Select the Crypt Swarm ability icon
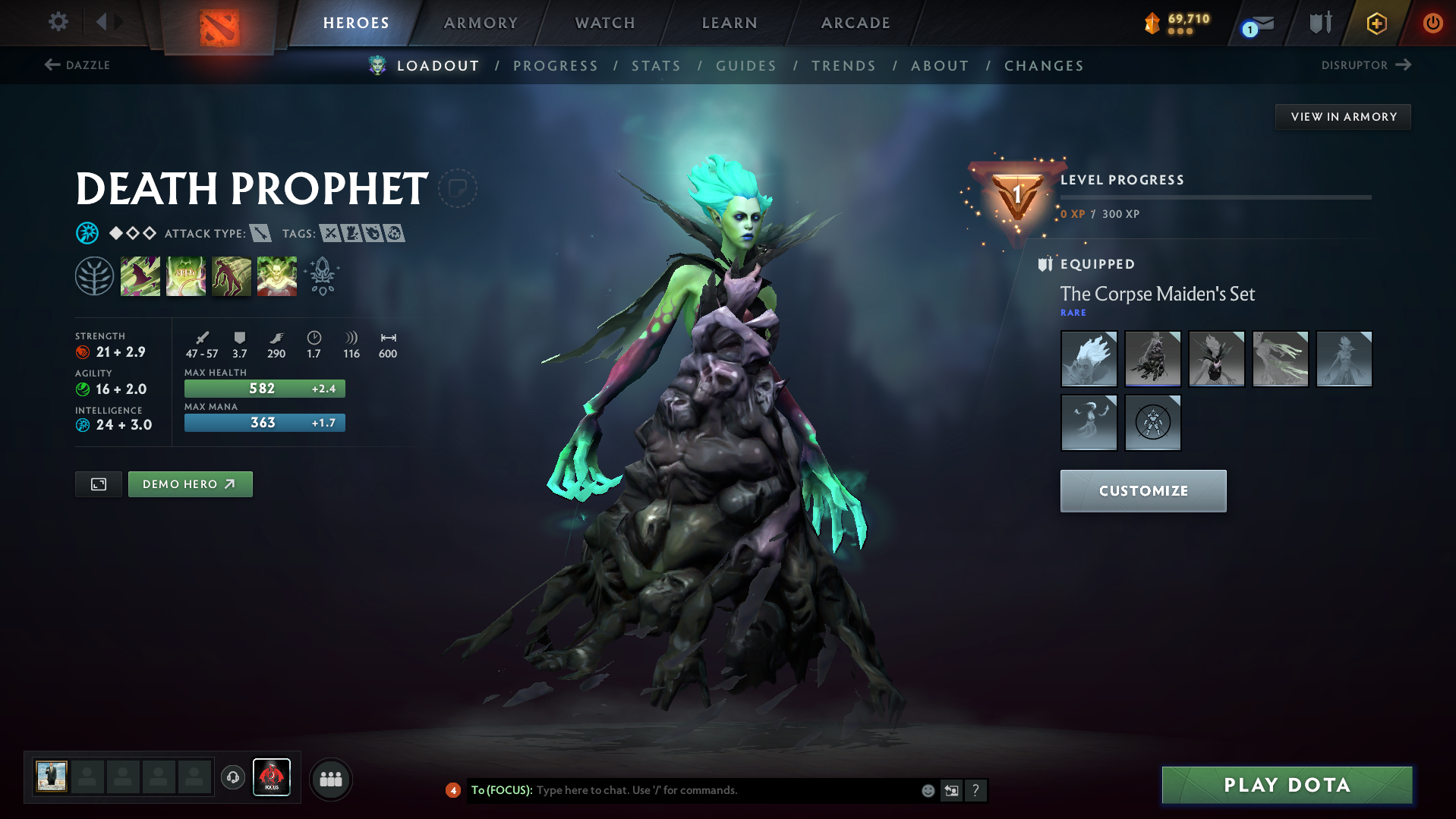This screenshot has width=1456, height=819. (140, 276)
